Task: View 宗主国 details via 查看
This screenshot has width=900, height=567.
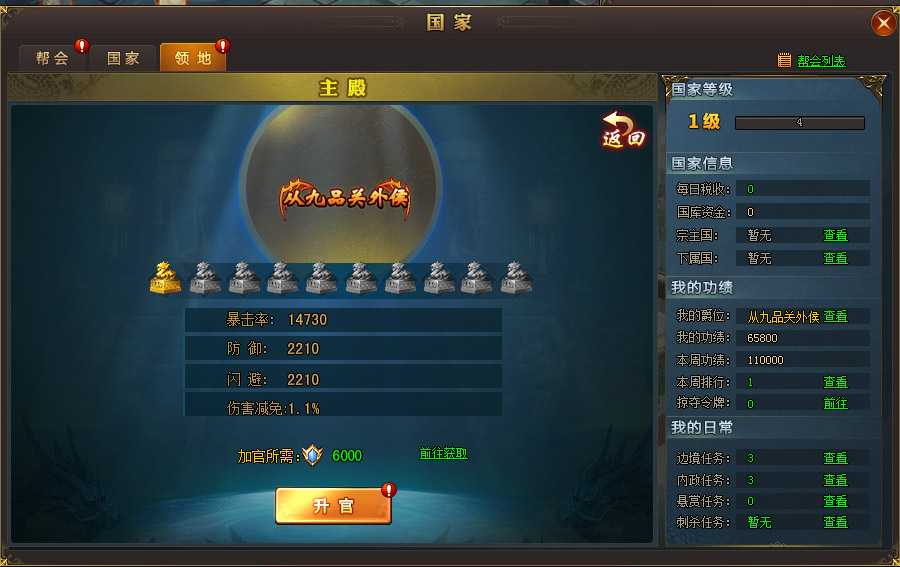Action: [x=835, y=236]
